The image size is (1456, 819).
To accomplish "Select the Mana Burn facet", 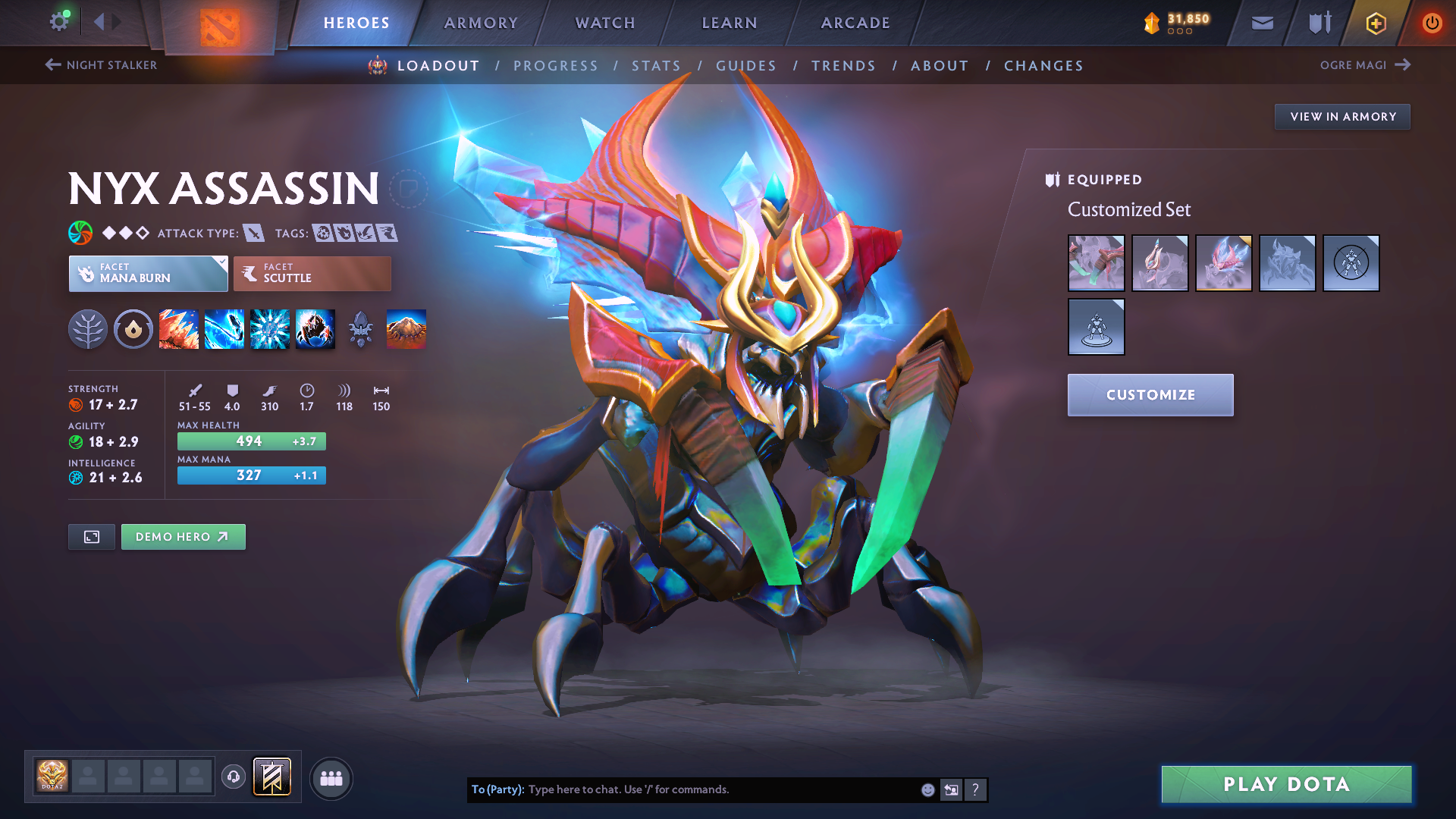I will pos(148,274).
